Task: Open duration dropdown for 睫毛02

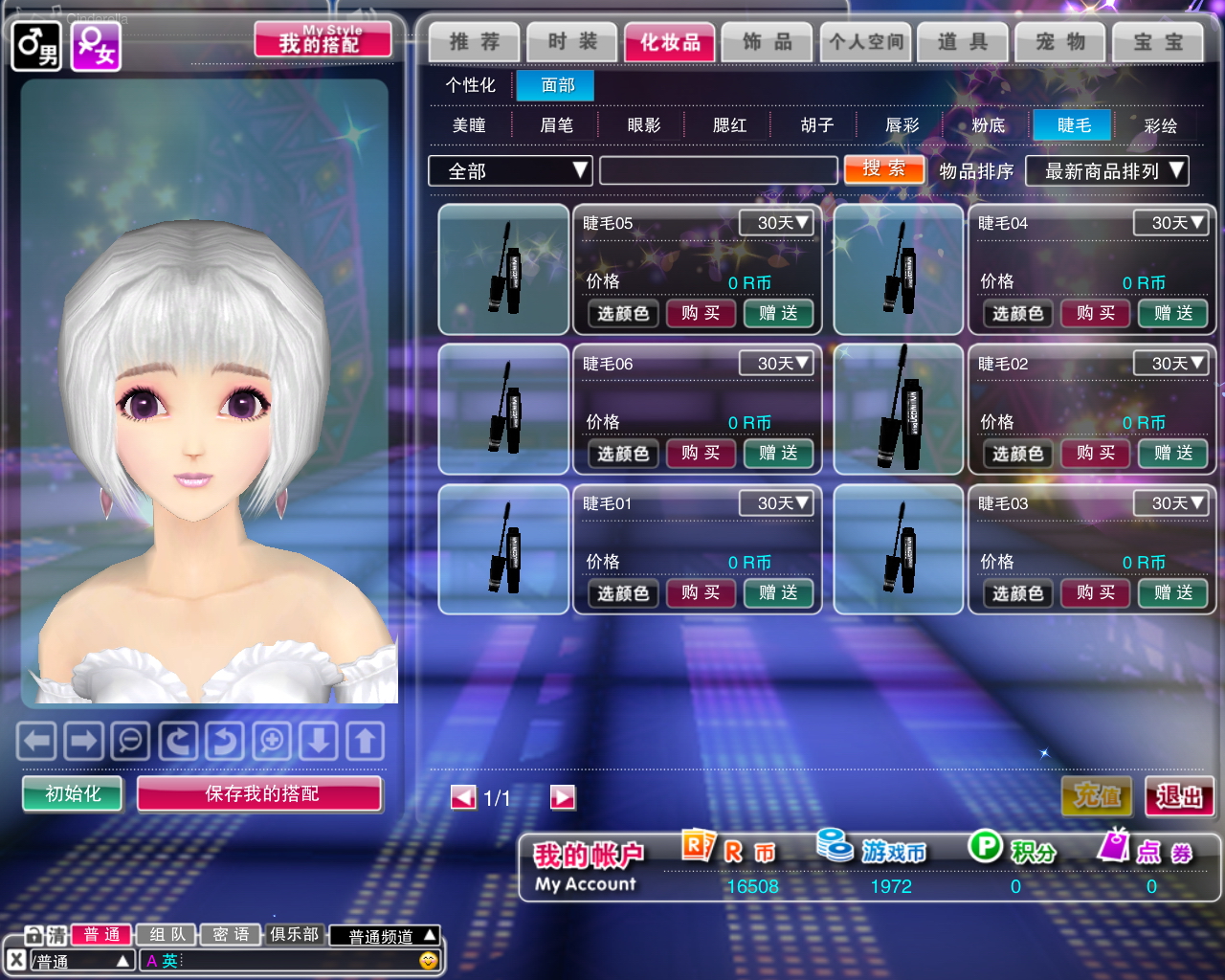Action: (x=1170, y=364)
